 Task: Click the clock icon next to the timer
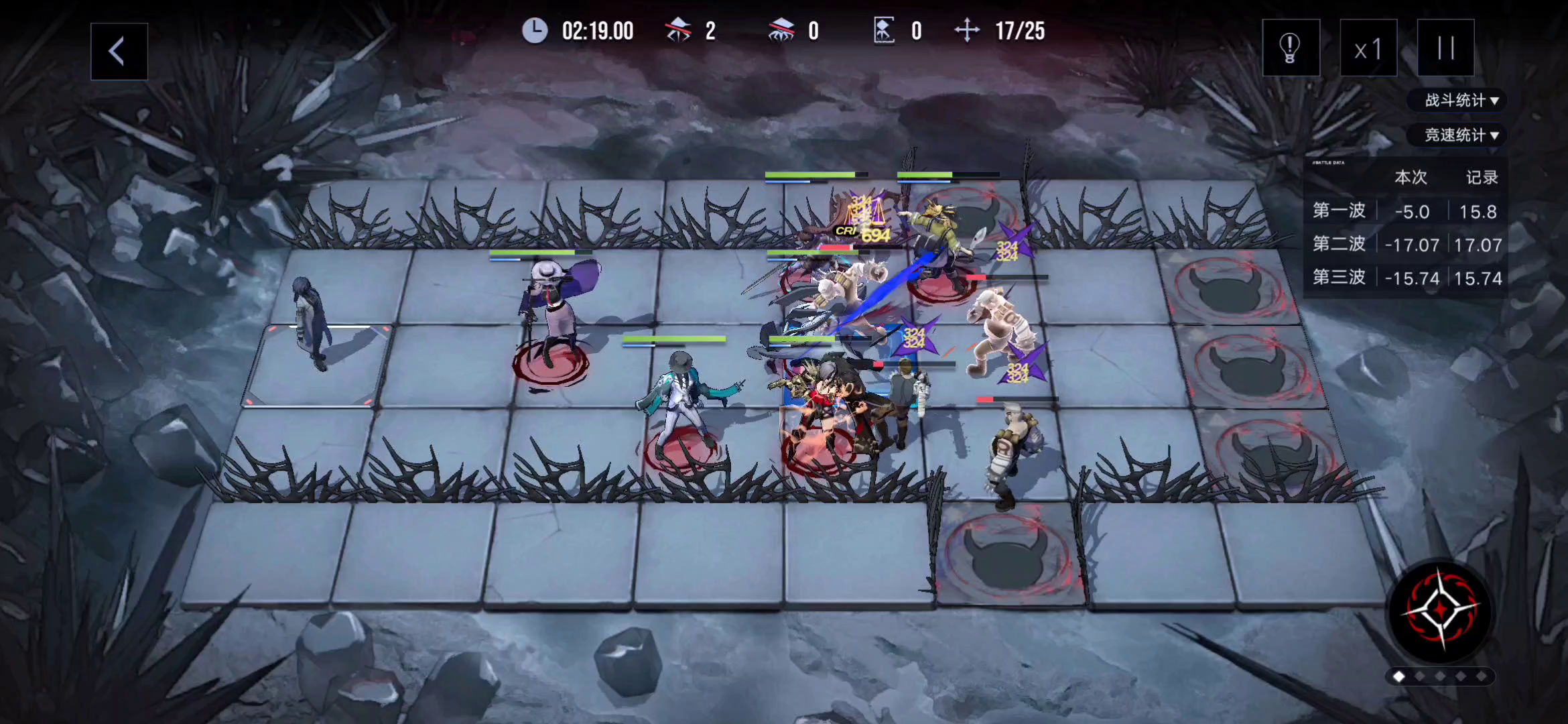click(x=535, y=29)
